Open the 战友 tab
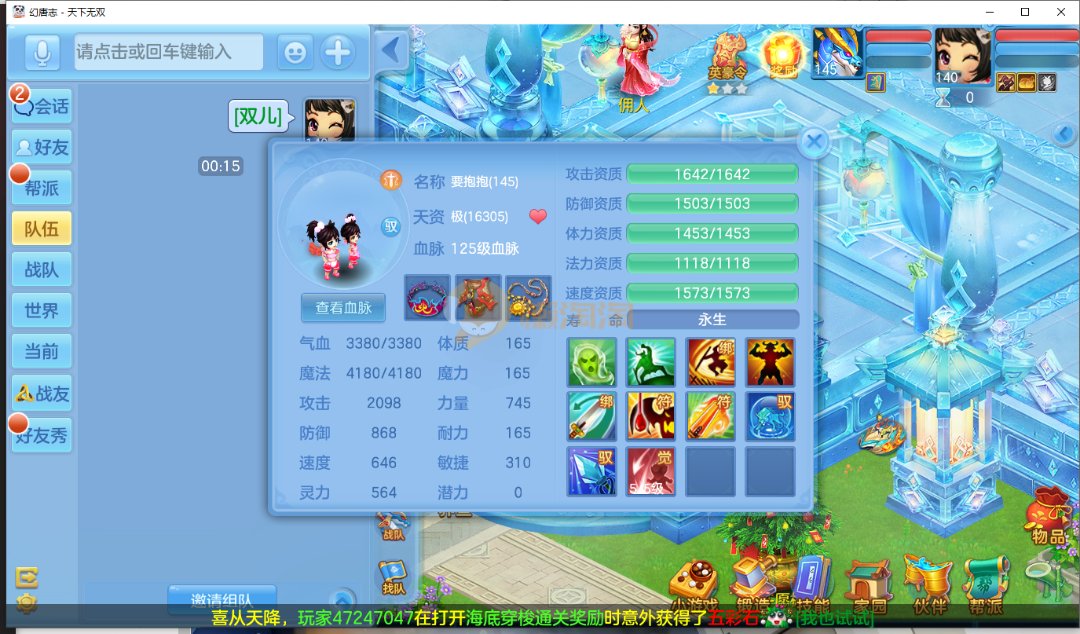This screenshot has height=634, width=1080. 42,394
